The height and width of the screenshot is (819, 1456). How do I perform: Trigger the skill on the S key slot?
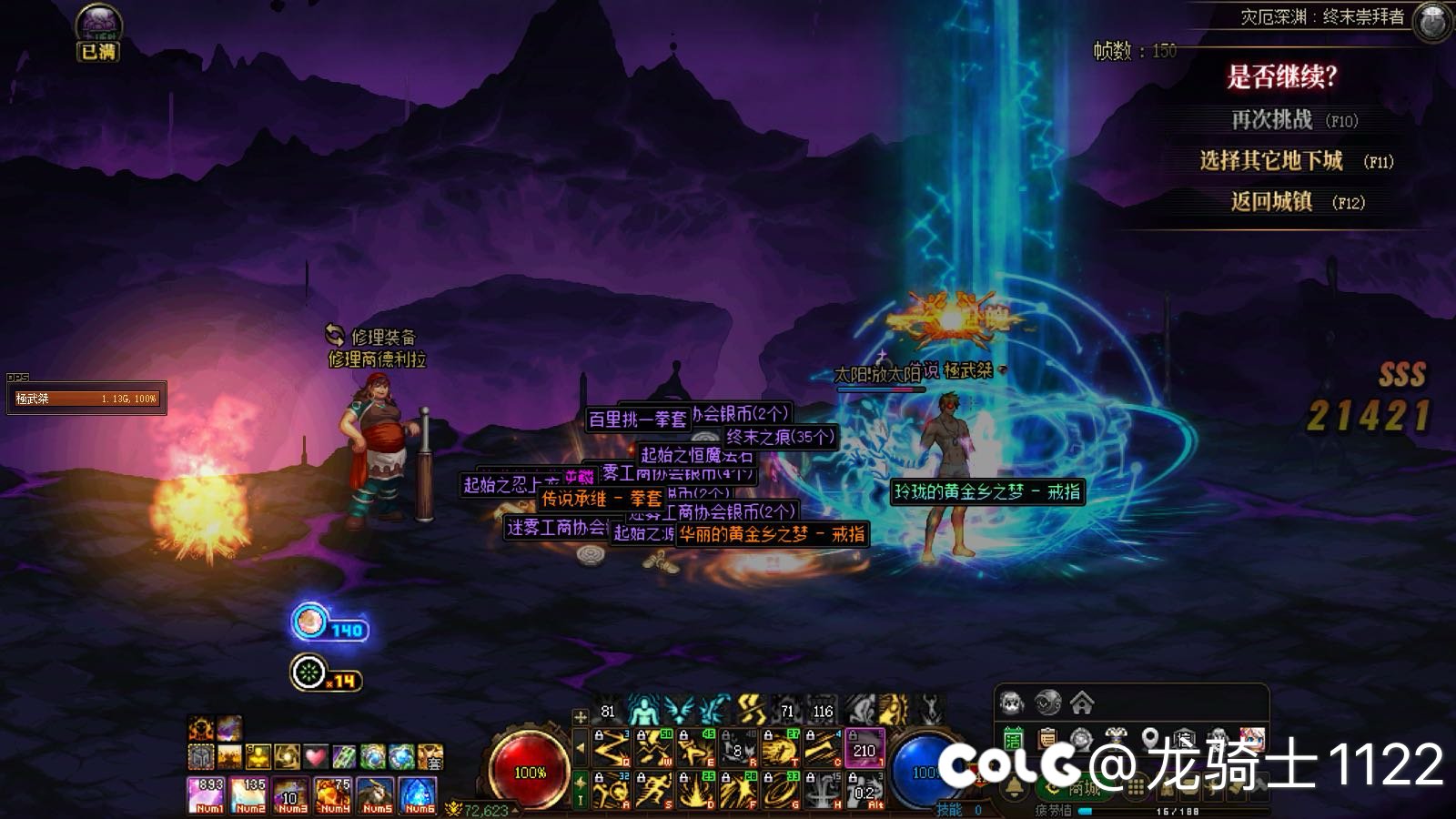[653, 791]
